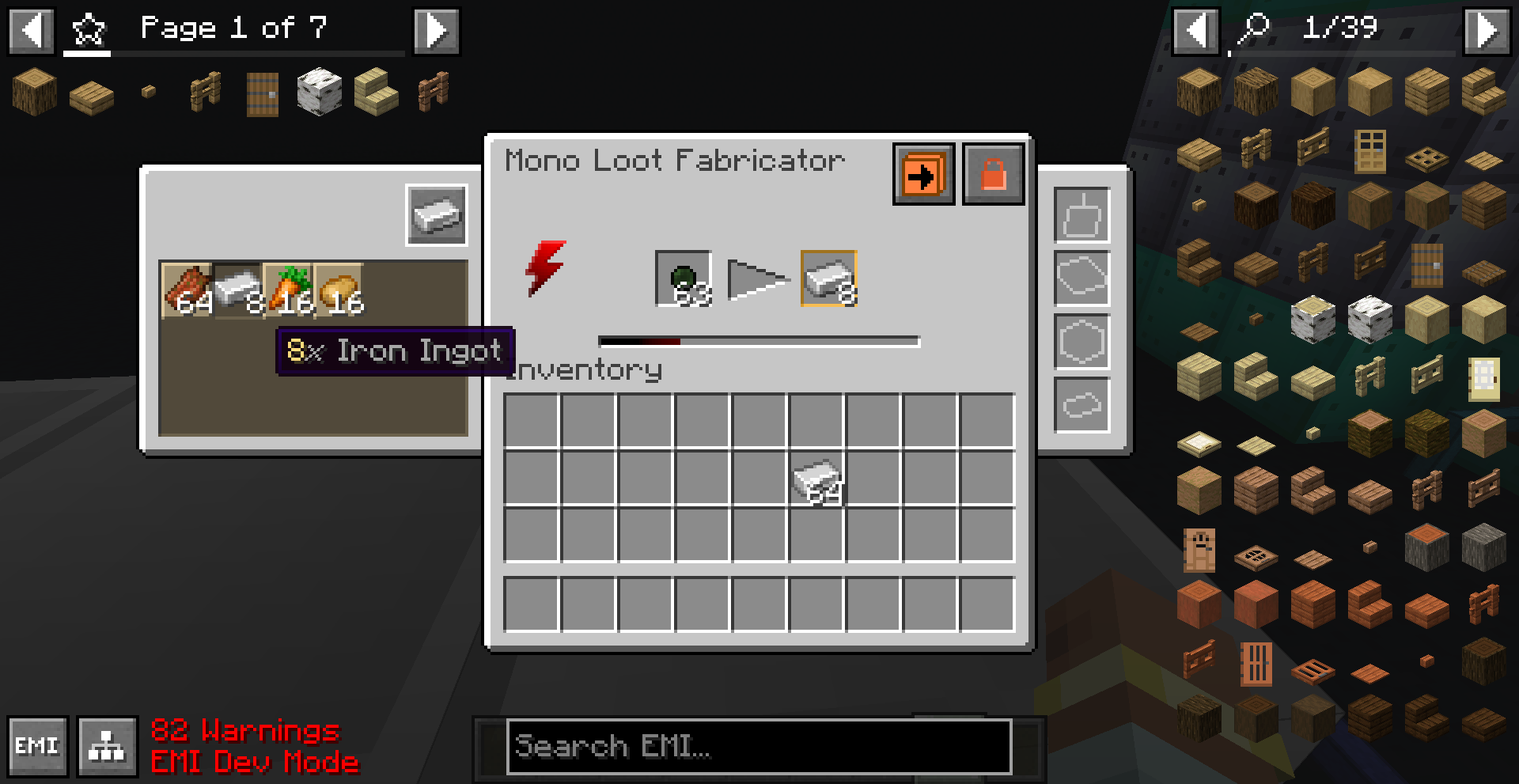This screenshot has width=1519, height=784.
Task: Click the green ball input slot holding 63 items
Action: (684, 278)
